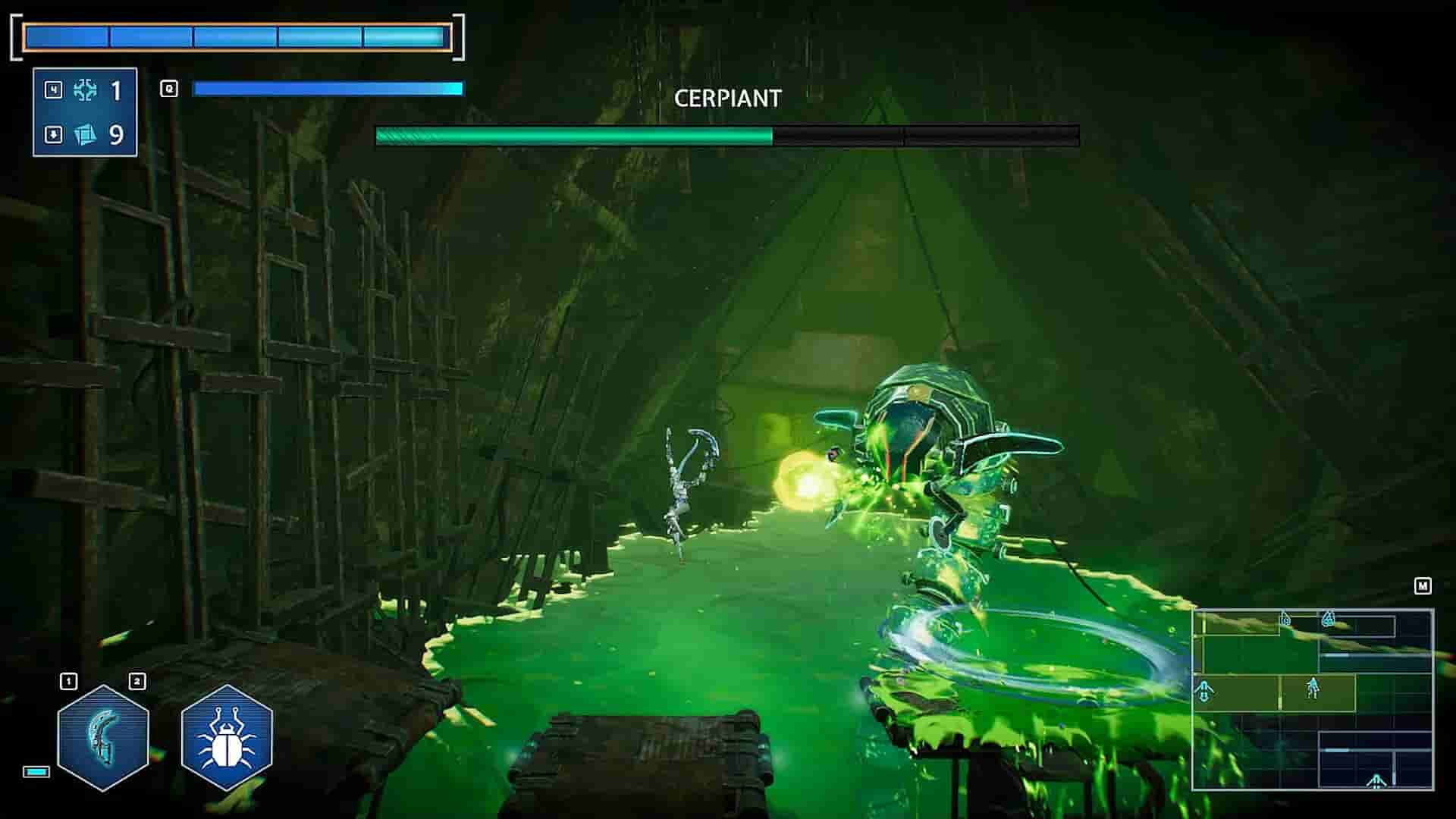
Task: Select the player marker on the minimap
Action: click(1312, 688)
